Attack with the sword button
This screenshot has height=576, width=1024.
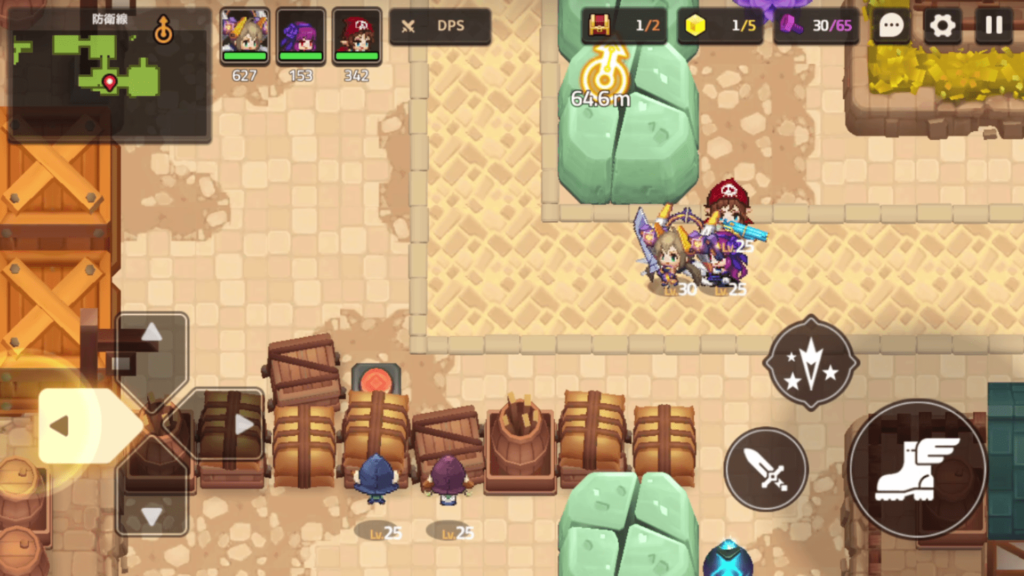(766, 468)
